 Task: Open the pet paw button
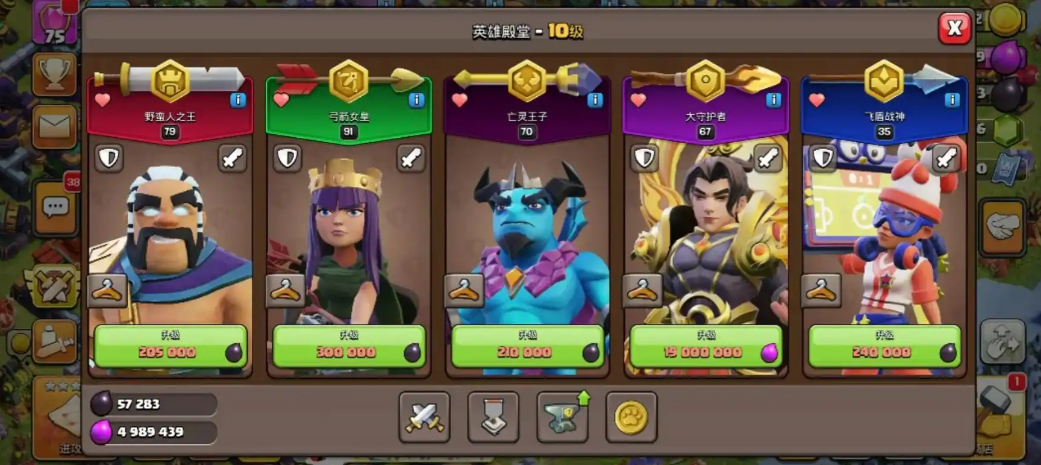pos(631,416)
